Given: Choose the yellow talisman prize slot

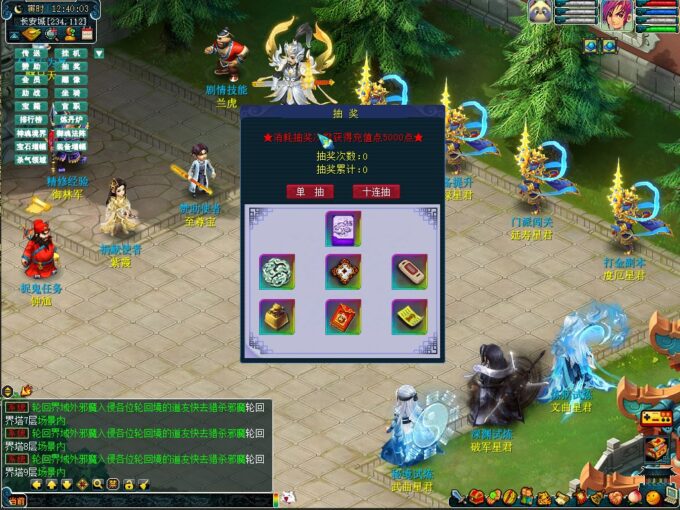Looking at the screenshot, I should tap(408, 316).
